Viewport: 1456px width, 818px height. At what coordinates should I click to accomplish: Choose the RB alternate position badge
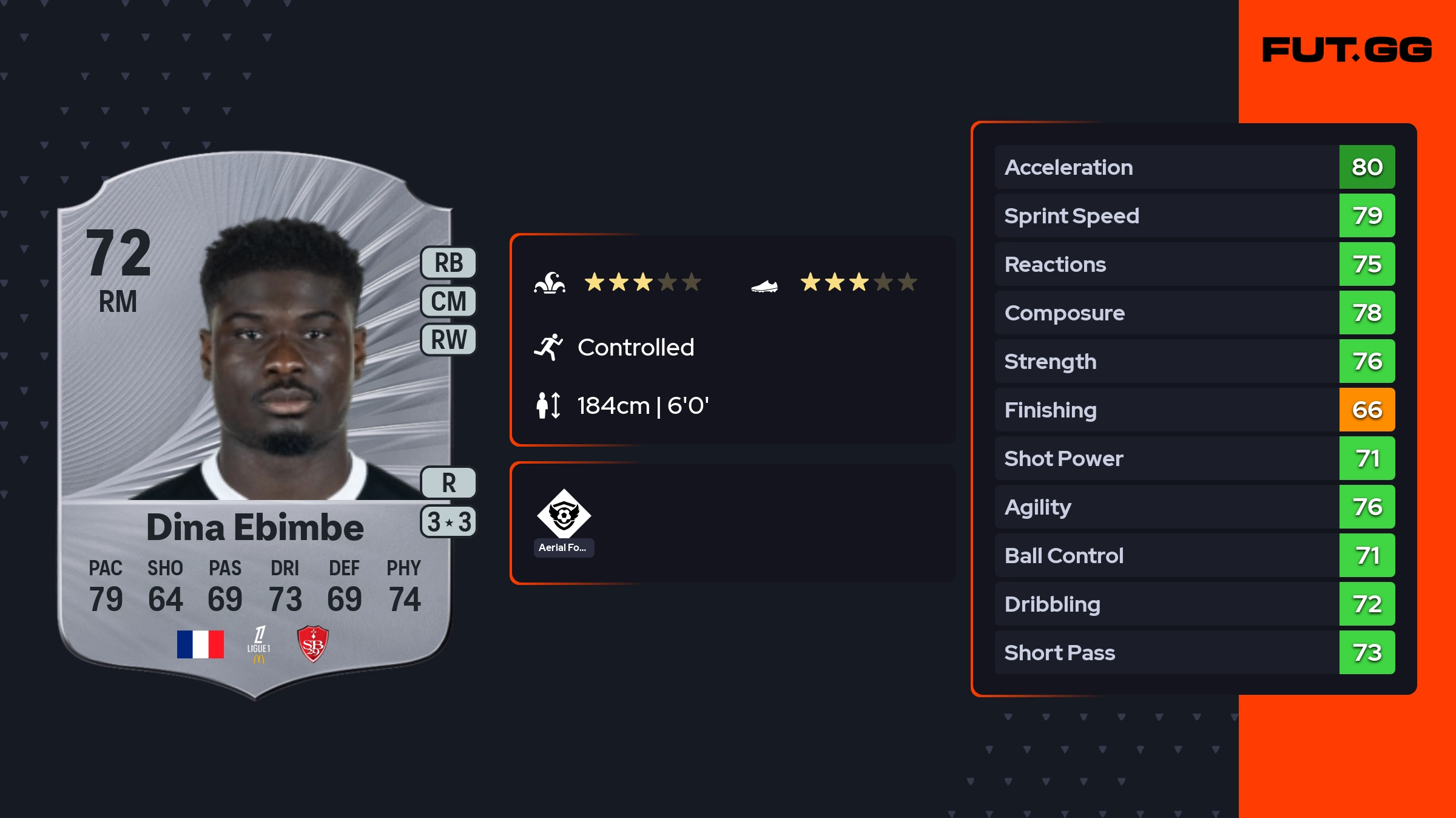click(448, 263)
